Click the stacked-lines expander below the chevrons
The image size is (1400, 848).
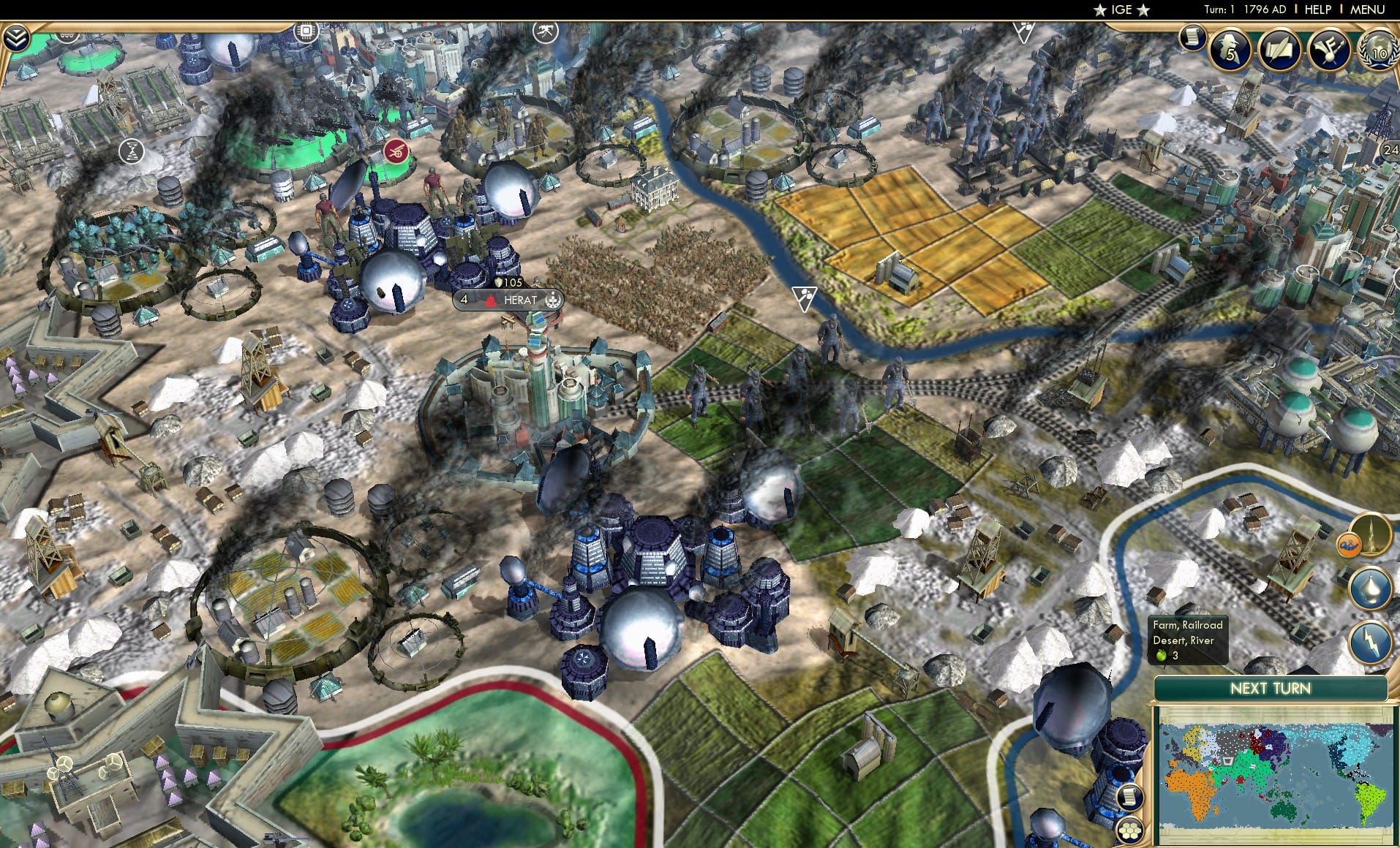pos(66,35)
